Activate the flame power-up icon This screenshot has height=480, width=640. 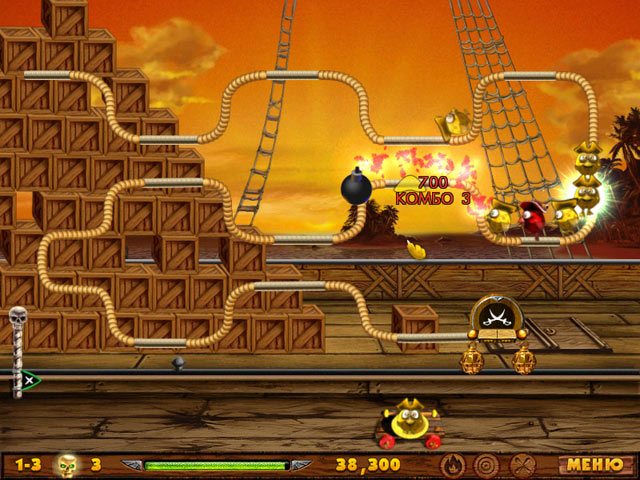click(452, 464)
